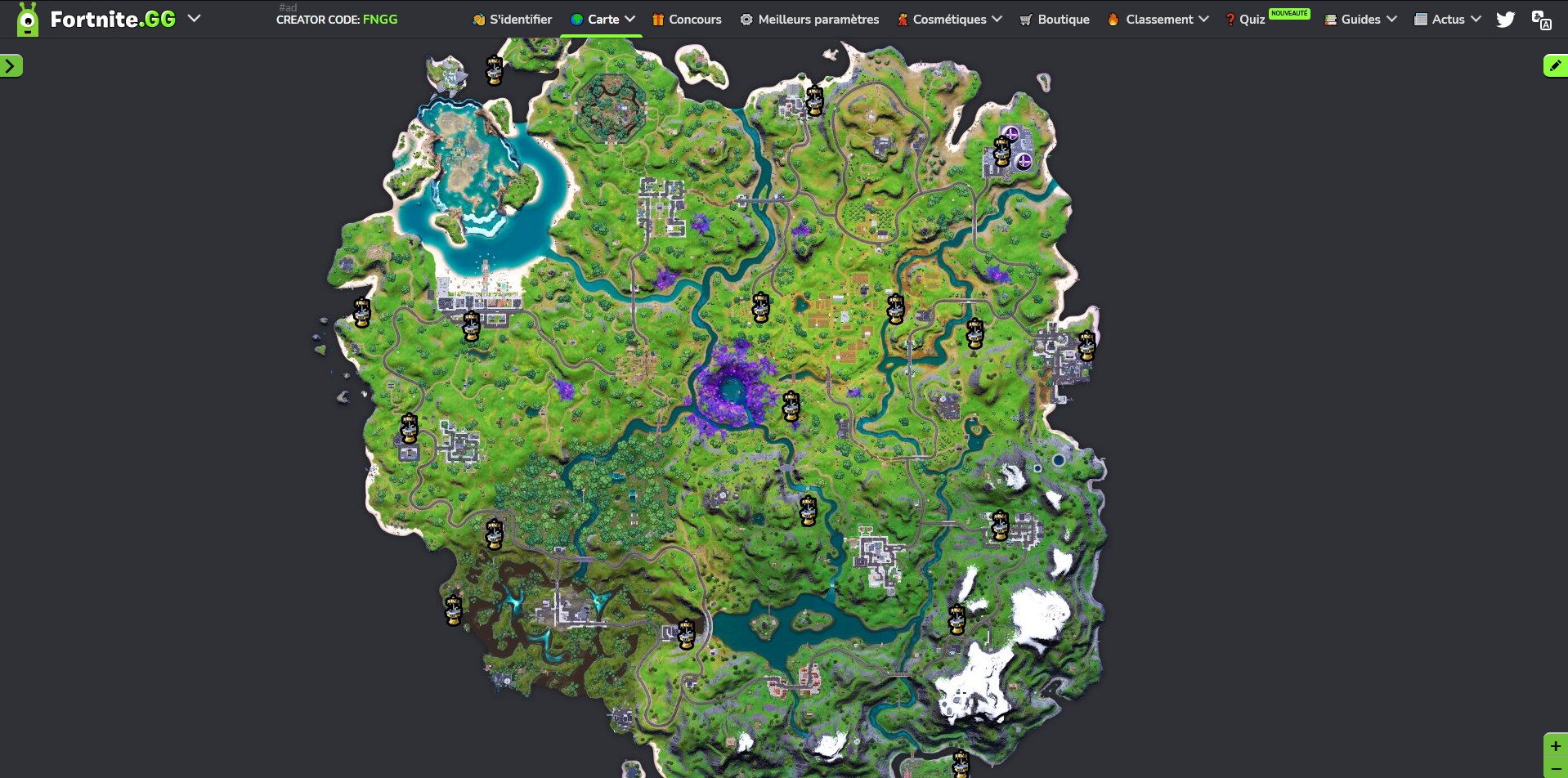Open the language translation icon in the top bar
Image resolution: width=1568 pixels, height=778 pixels.
click(x=1543, y=21)
